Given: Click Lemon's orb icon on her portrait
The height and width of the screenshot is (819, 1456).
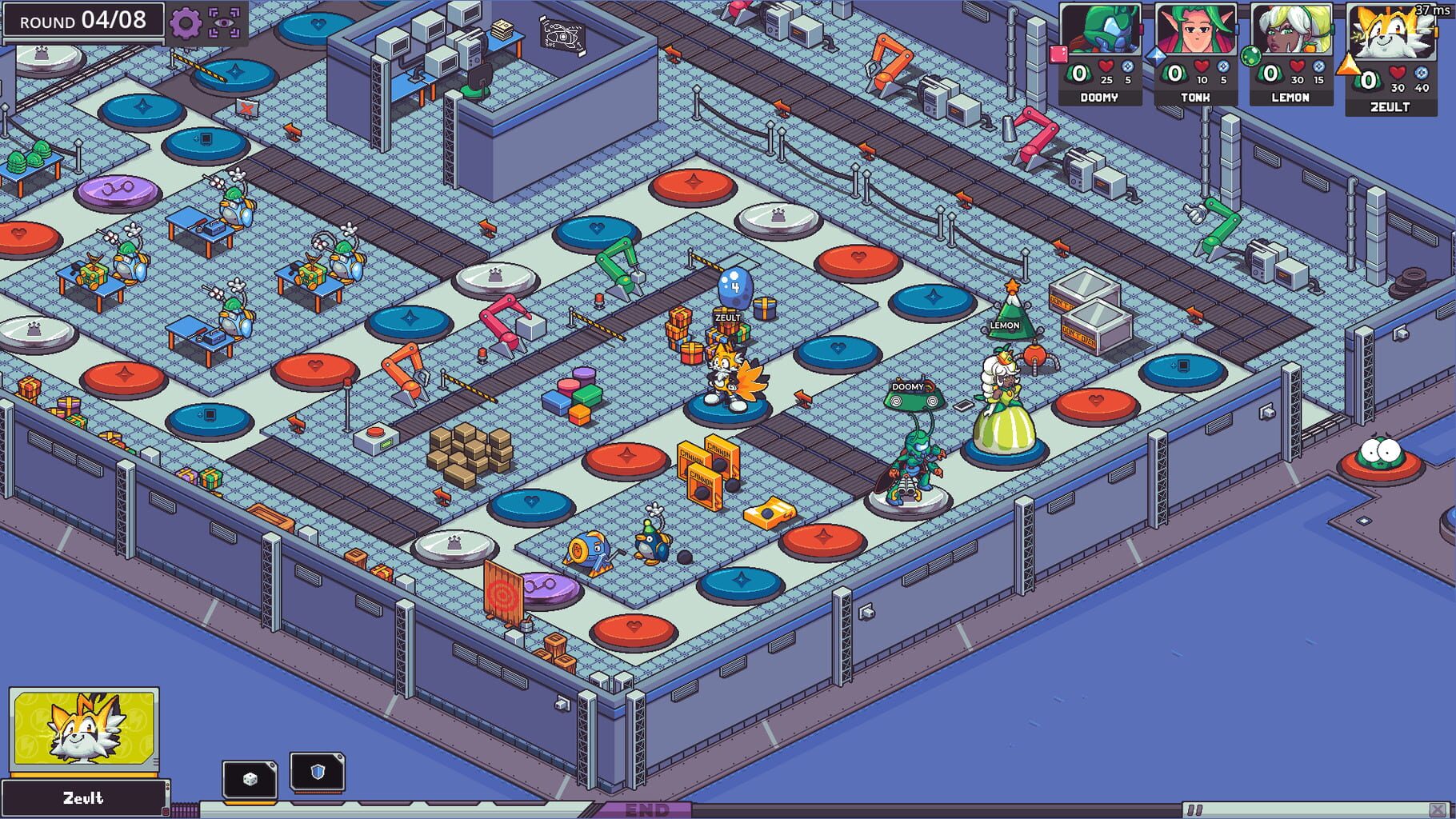Looking at the screenshot, I should coord(1251,55).
